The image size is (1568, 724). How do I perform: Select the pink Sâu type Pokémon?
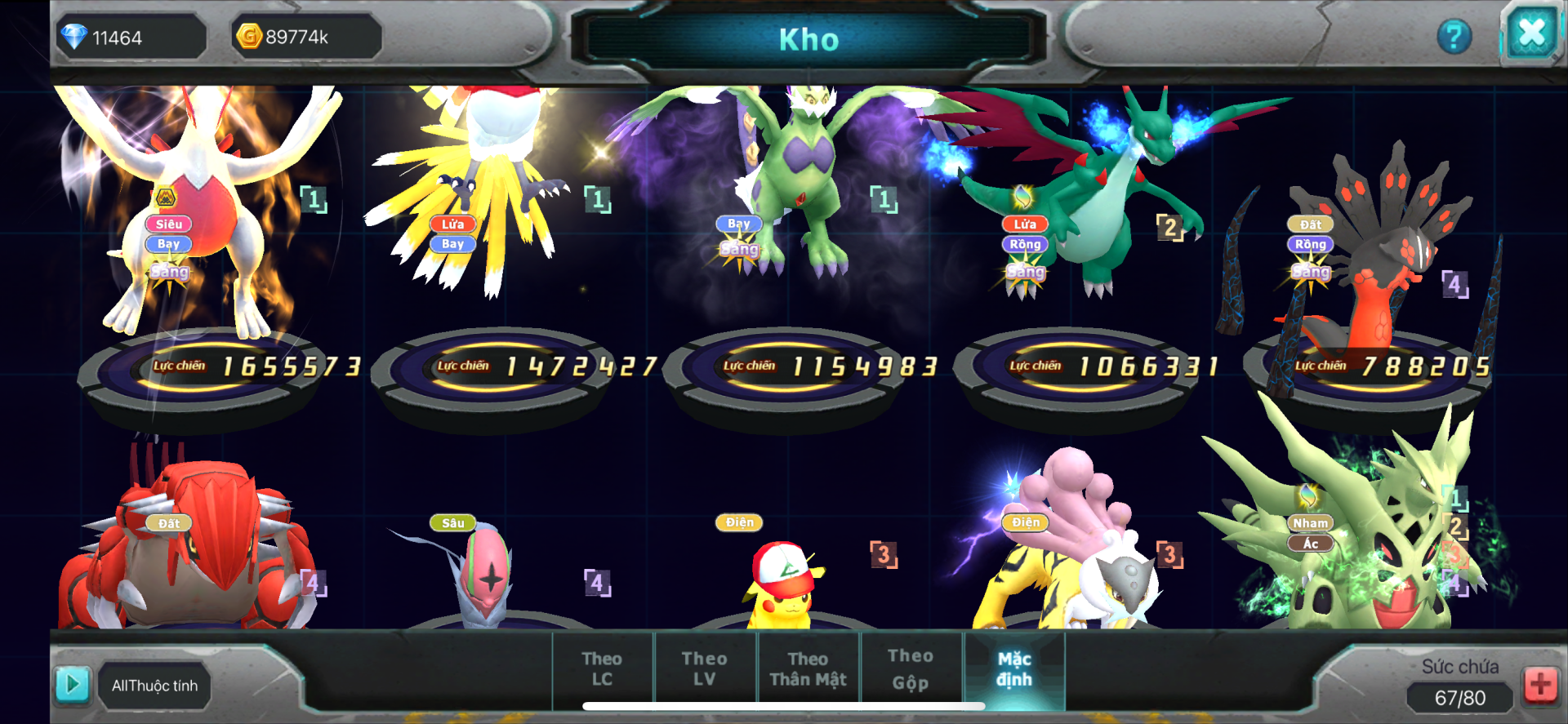point(486,575)
